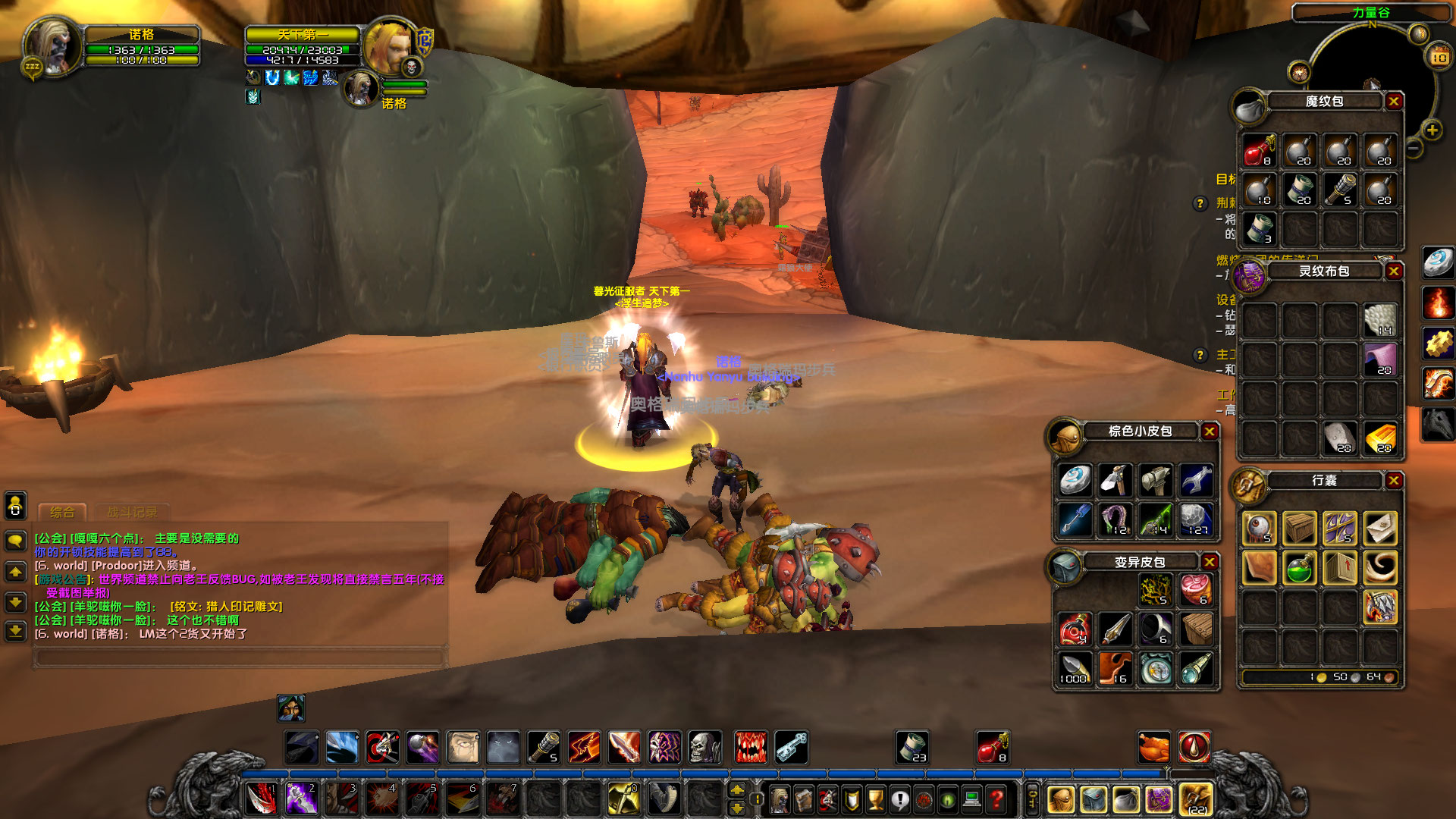The height and width of the screenshot is (819, 1456).
Task: Open the calendar button on the minimap
Action: 1439,57
